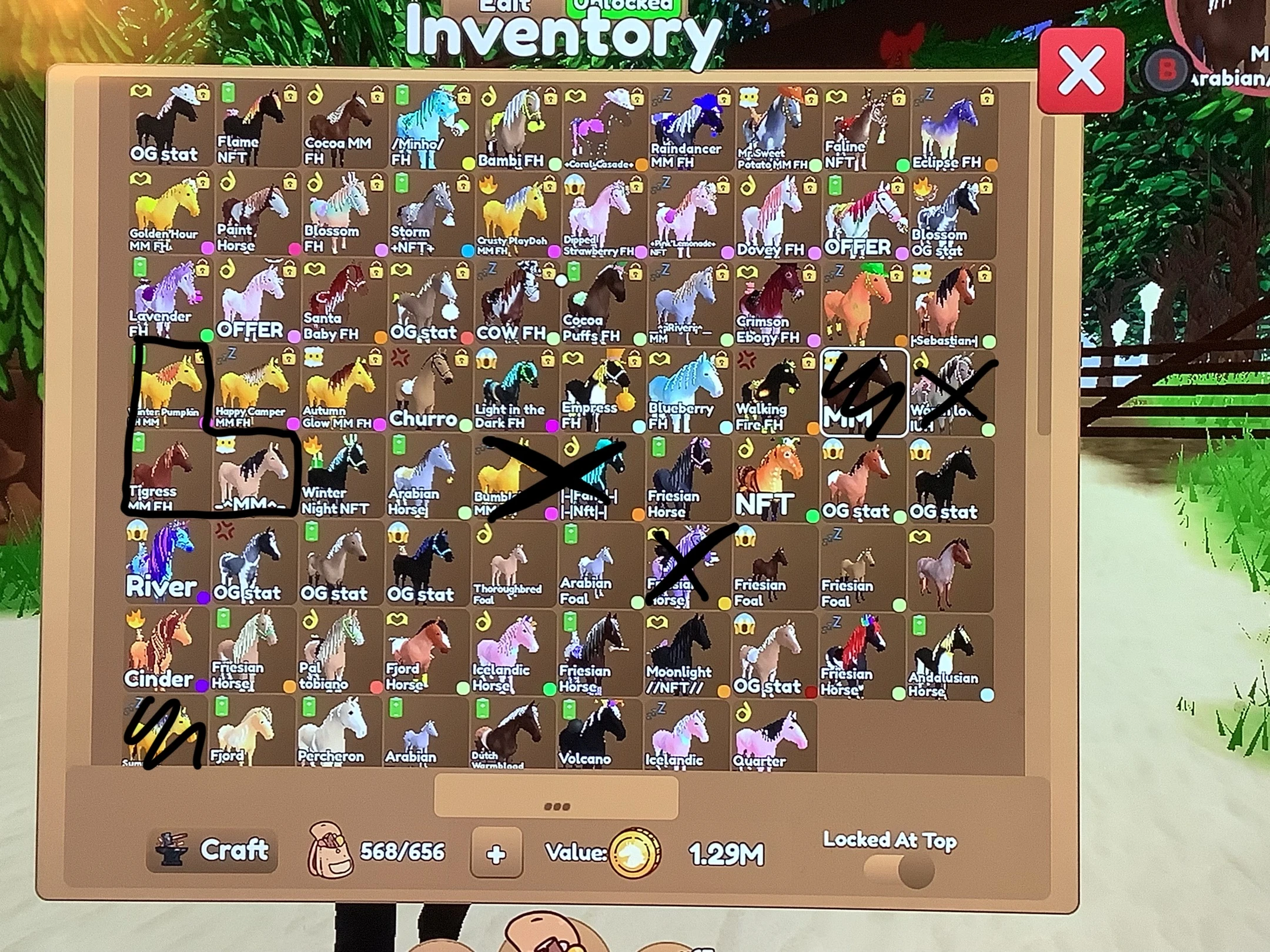Click the crown icon on the River horse
1270x952 pixels.
tap(135, 532)
